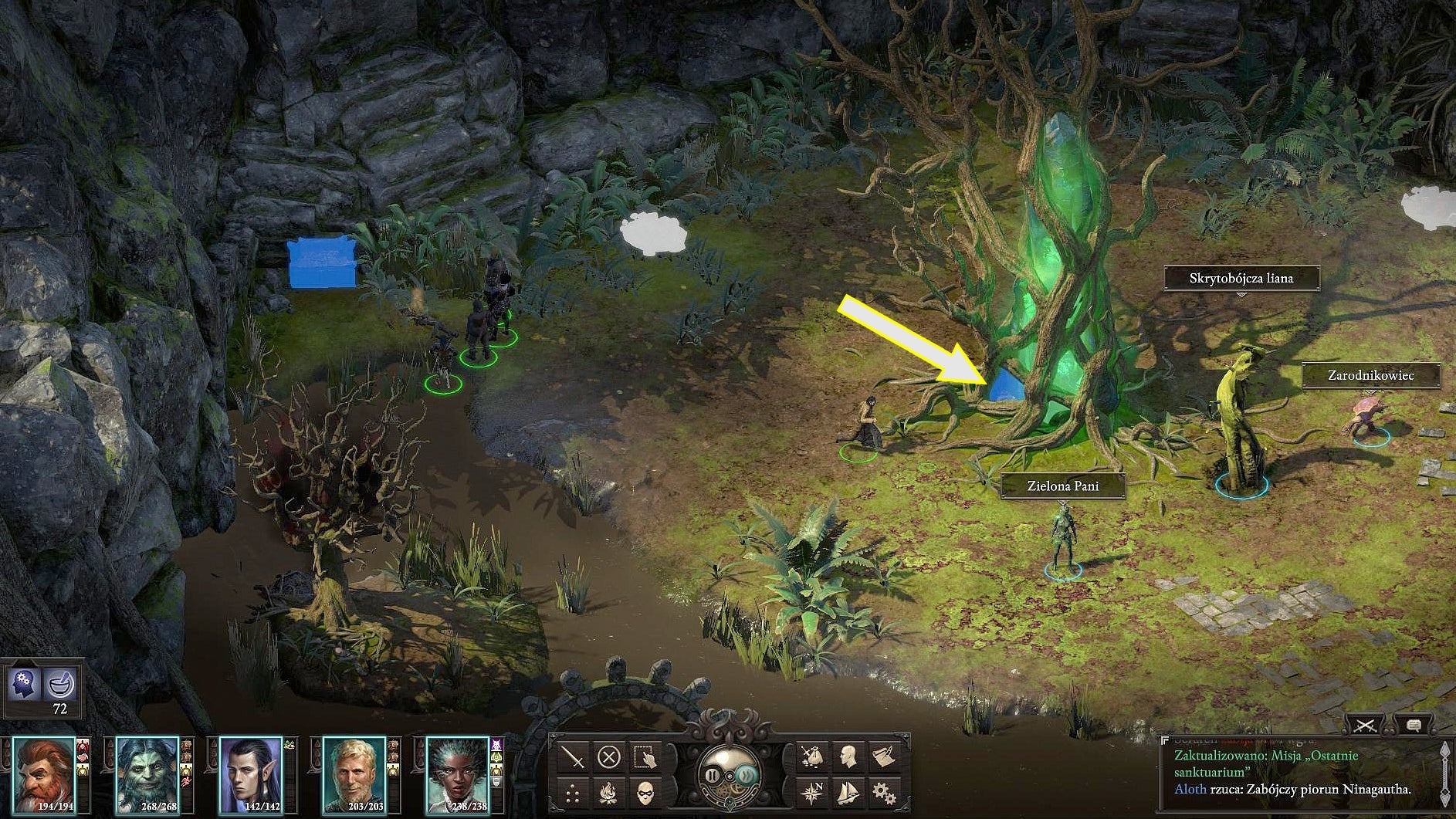Select the first party member's portrait
The height and width of the screenshot is (819, 1456).
[42, 776]
